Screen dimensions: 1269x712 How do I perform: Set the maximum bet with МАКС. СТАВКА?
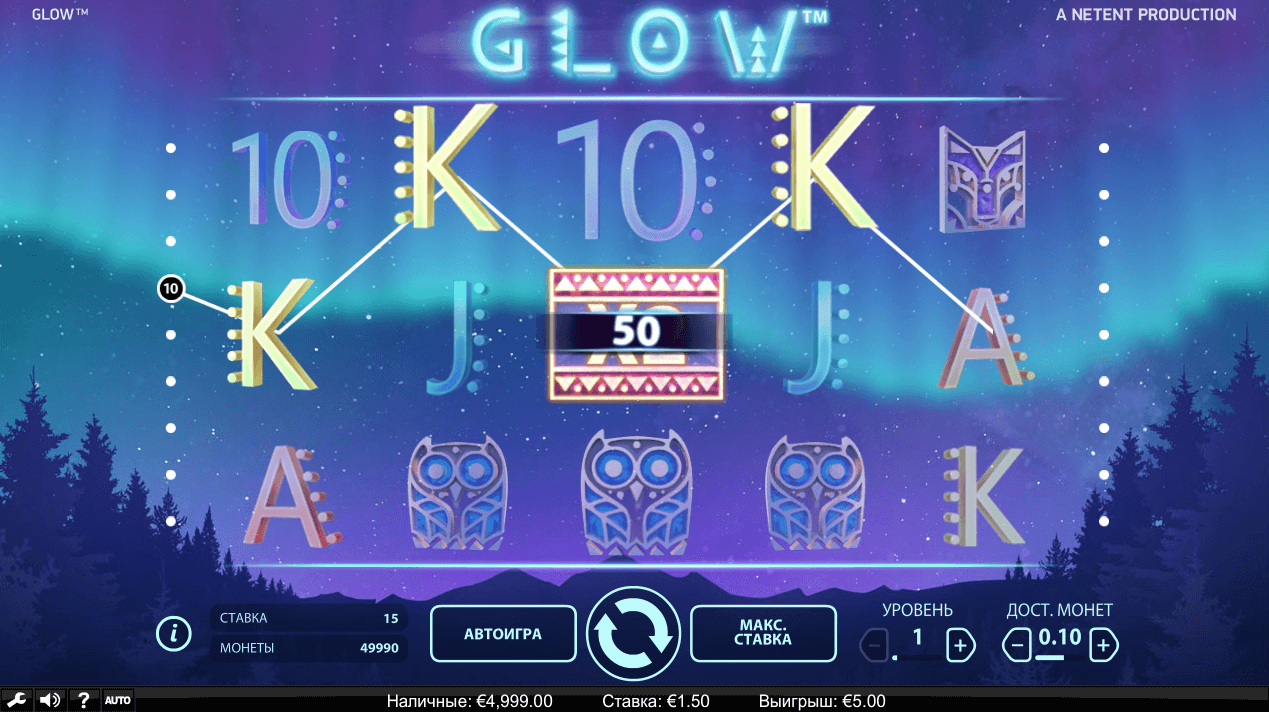764,633
